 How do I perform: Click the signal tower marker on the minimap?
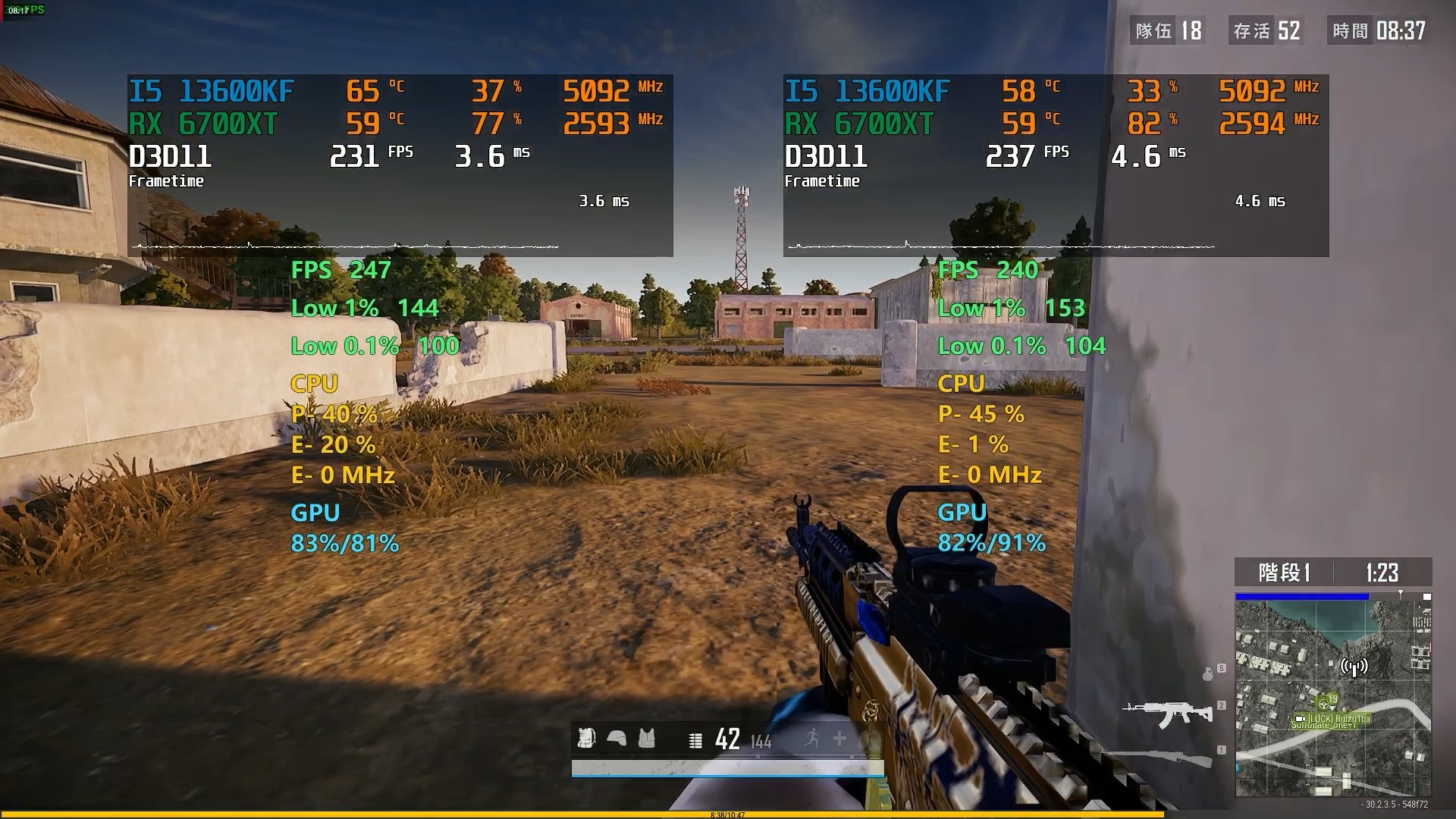point(1354,667)
